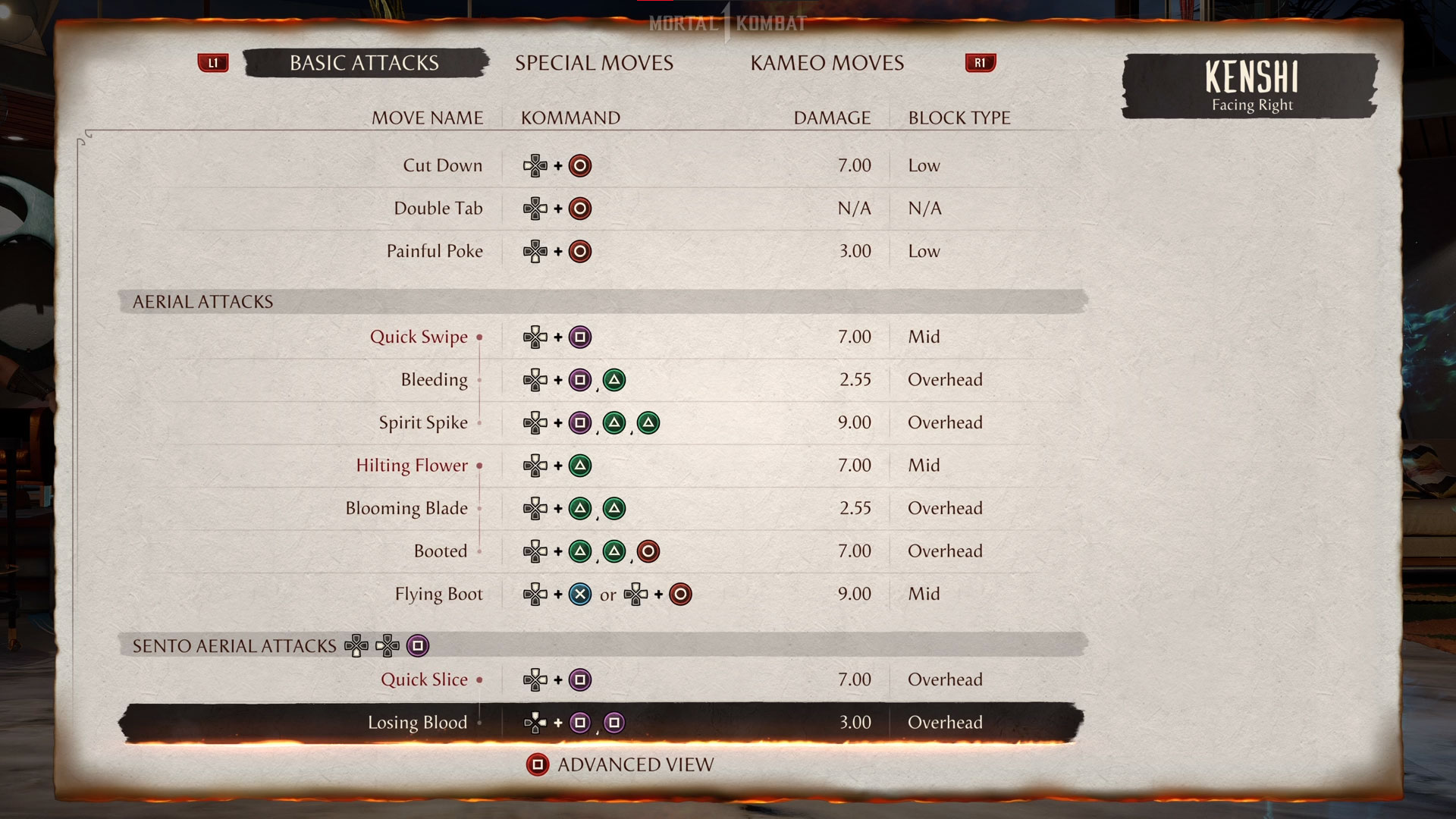The image size is (1456, 819).
Task: Expand the Hilting Flower kombo list
Action: click(x=479, y=465)
